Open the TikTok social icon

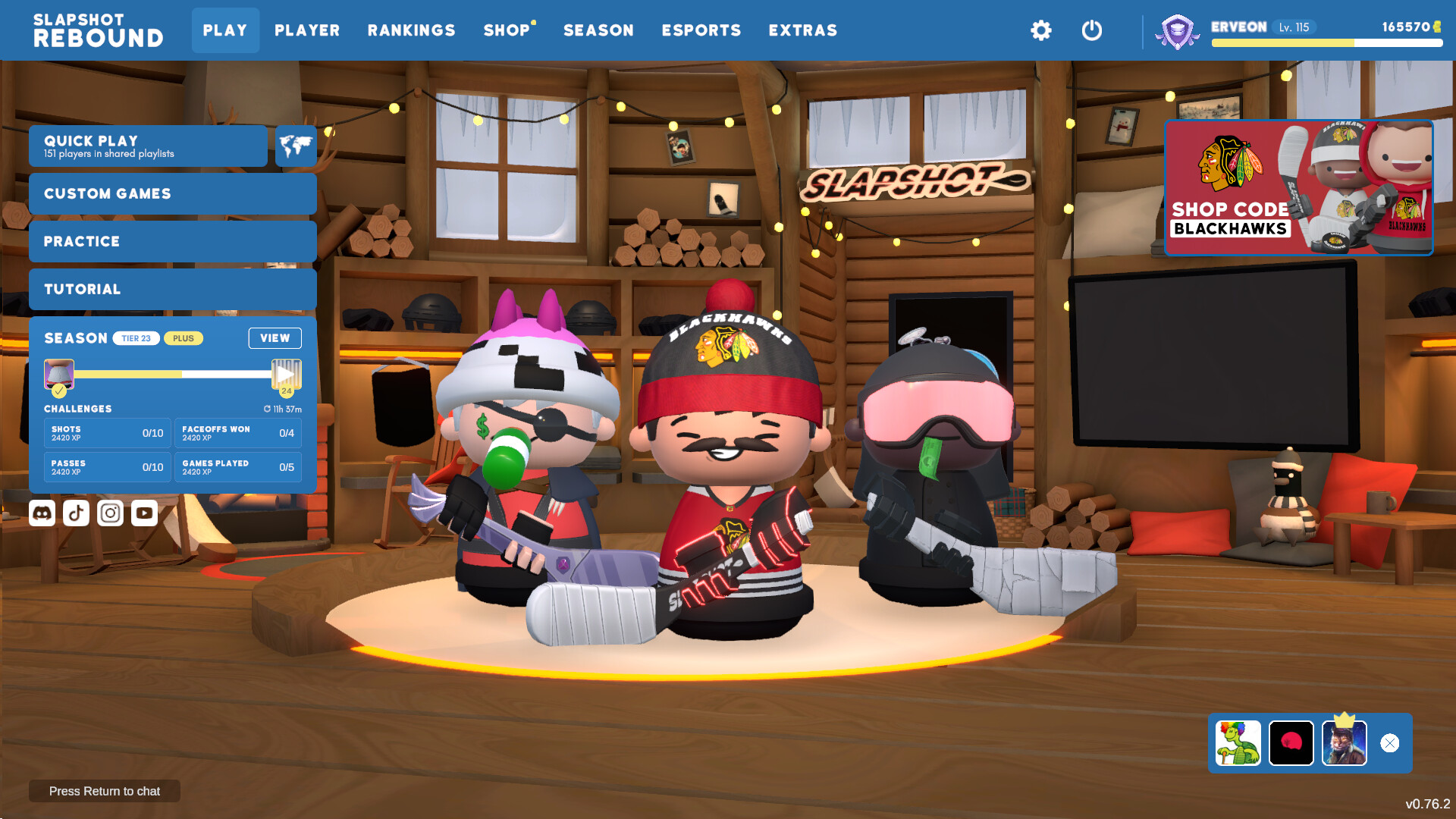point(75,513)
